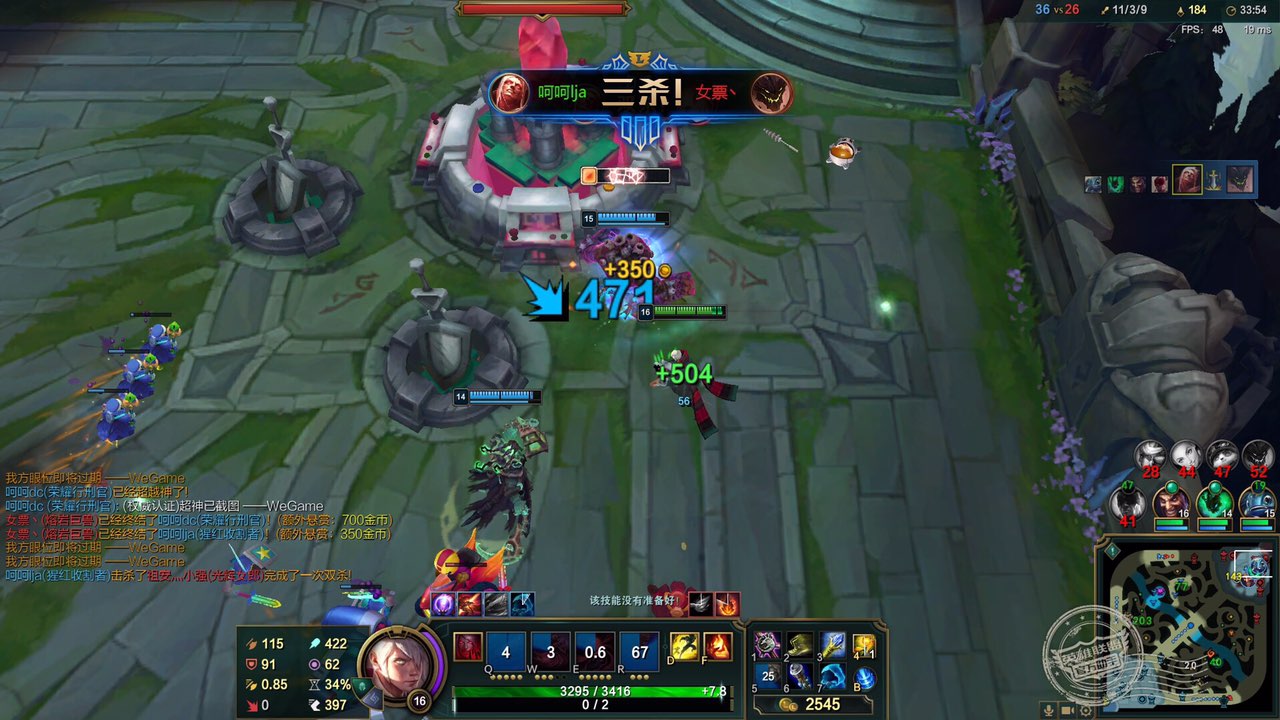Viewport: 1280px width, 720px height.
Task: Cast the Flash summoner spell
Action: click(684, 647)
